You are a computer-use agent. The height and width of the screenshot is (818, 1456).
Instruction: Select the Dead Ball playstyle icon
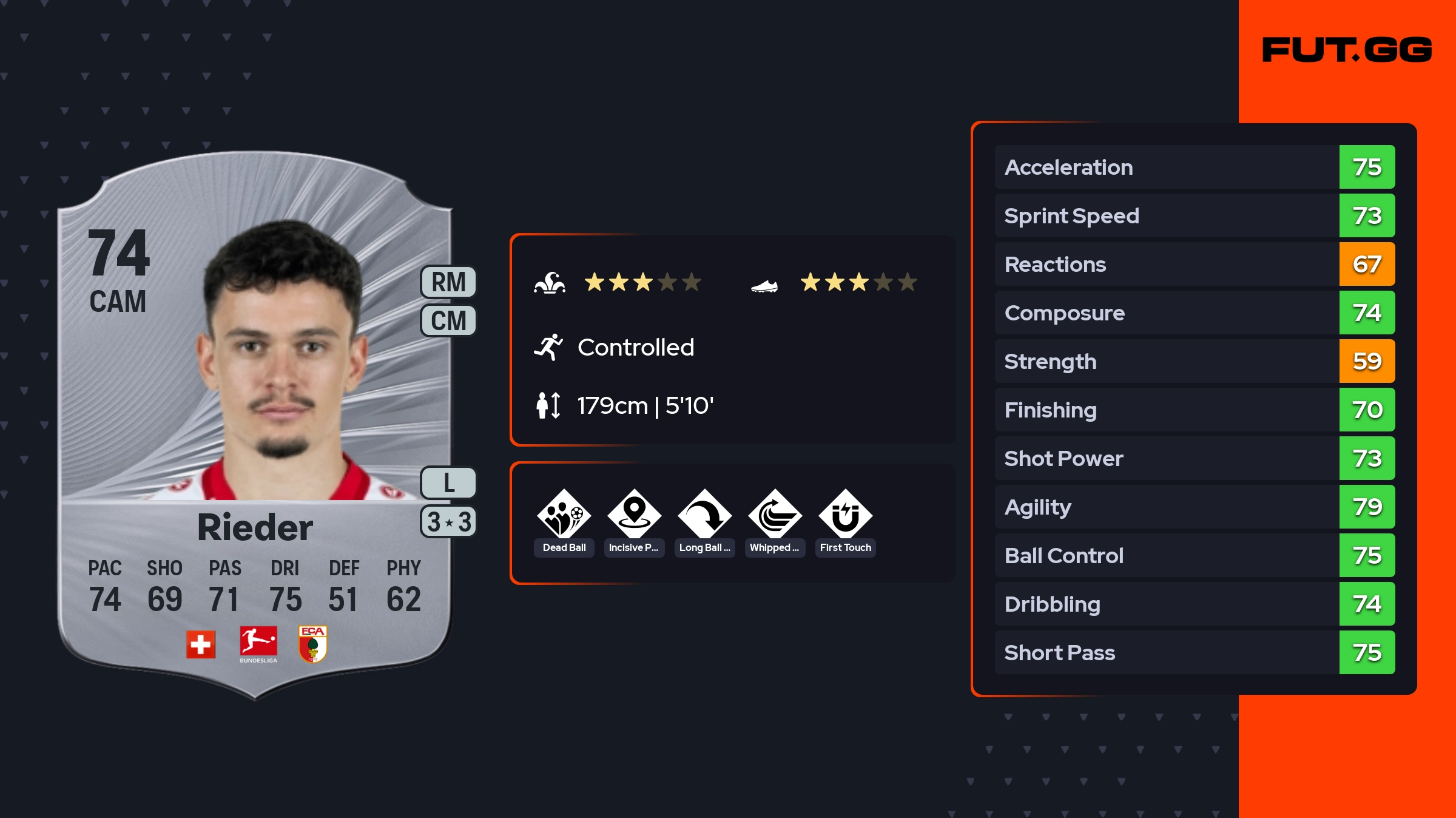pos(564,515)
